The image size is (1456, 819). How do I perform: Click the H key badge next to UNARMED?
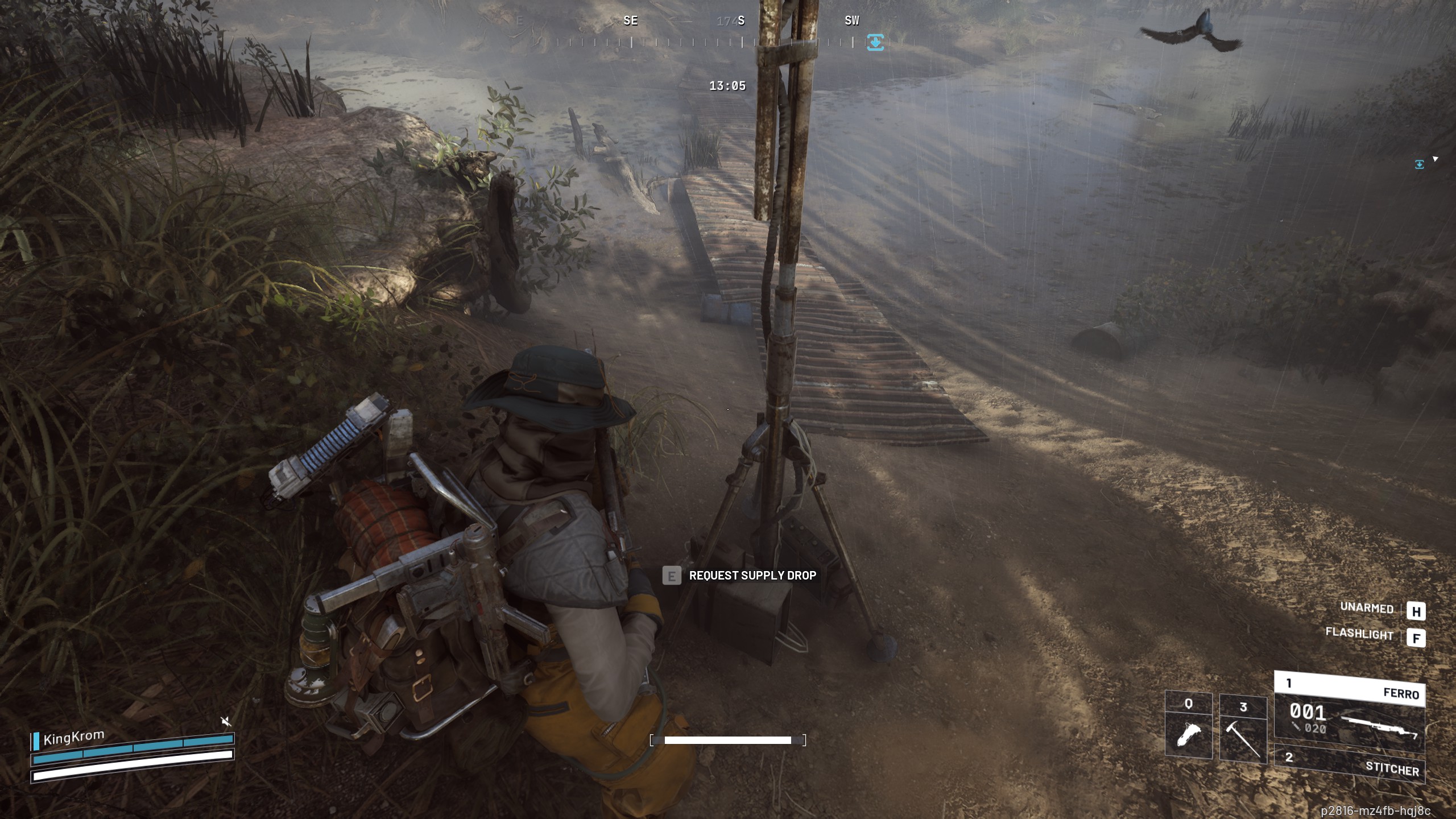(x=1418, y=610)
